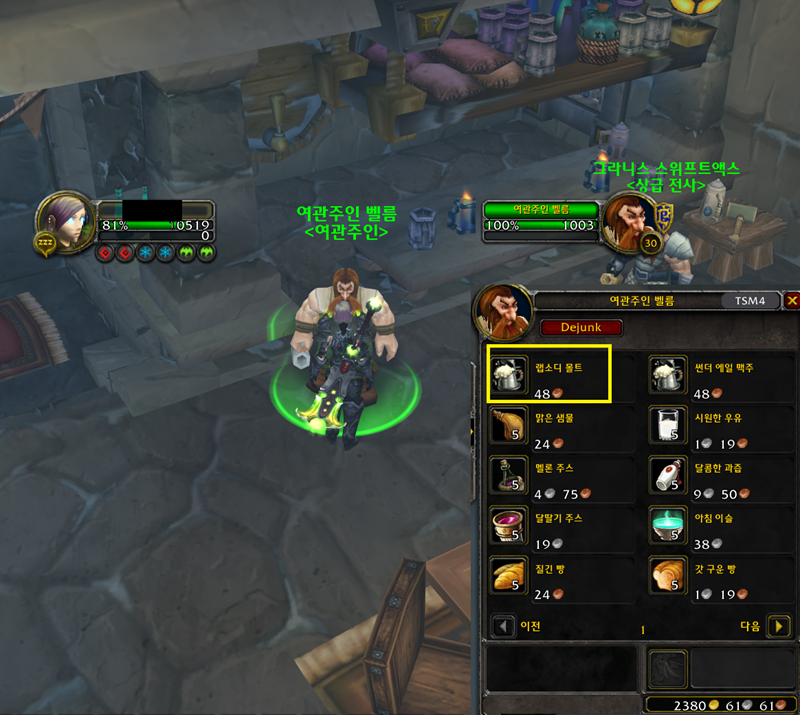Purchase 썬더 에일 맥주 mug
Image resolution: width=800 pixels, height=715 pixels.
667,375
